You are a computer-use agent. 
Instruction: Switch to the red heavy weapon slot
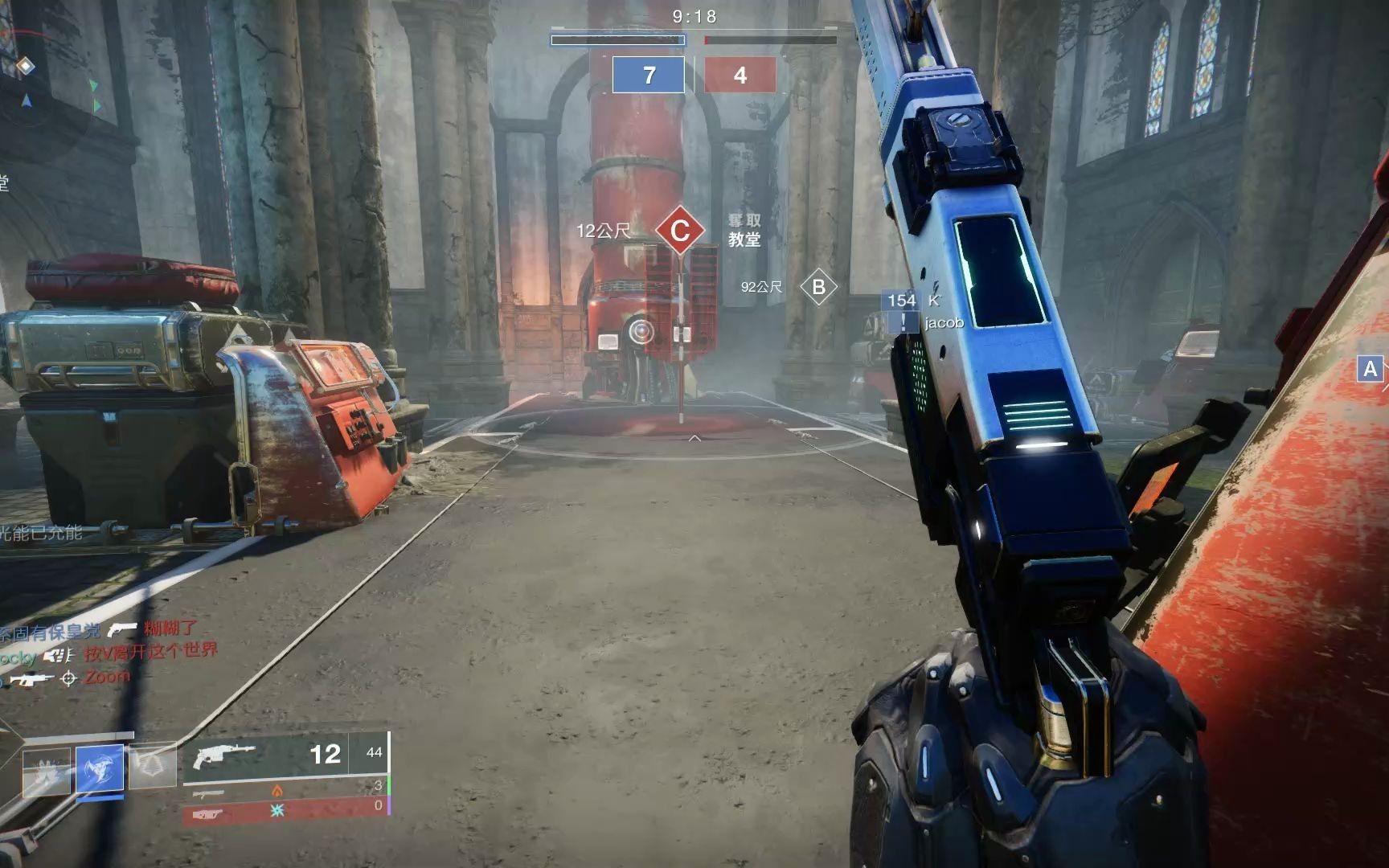[285, 812]
